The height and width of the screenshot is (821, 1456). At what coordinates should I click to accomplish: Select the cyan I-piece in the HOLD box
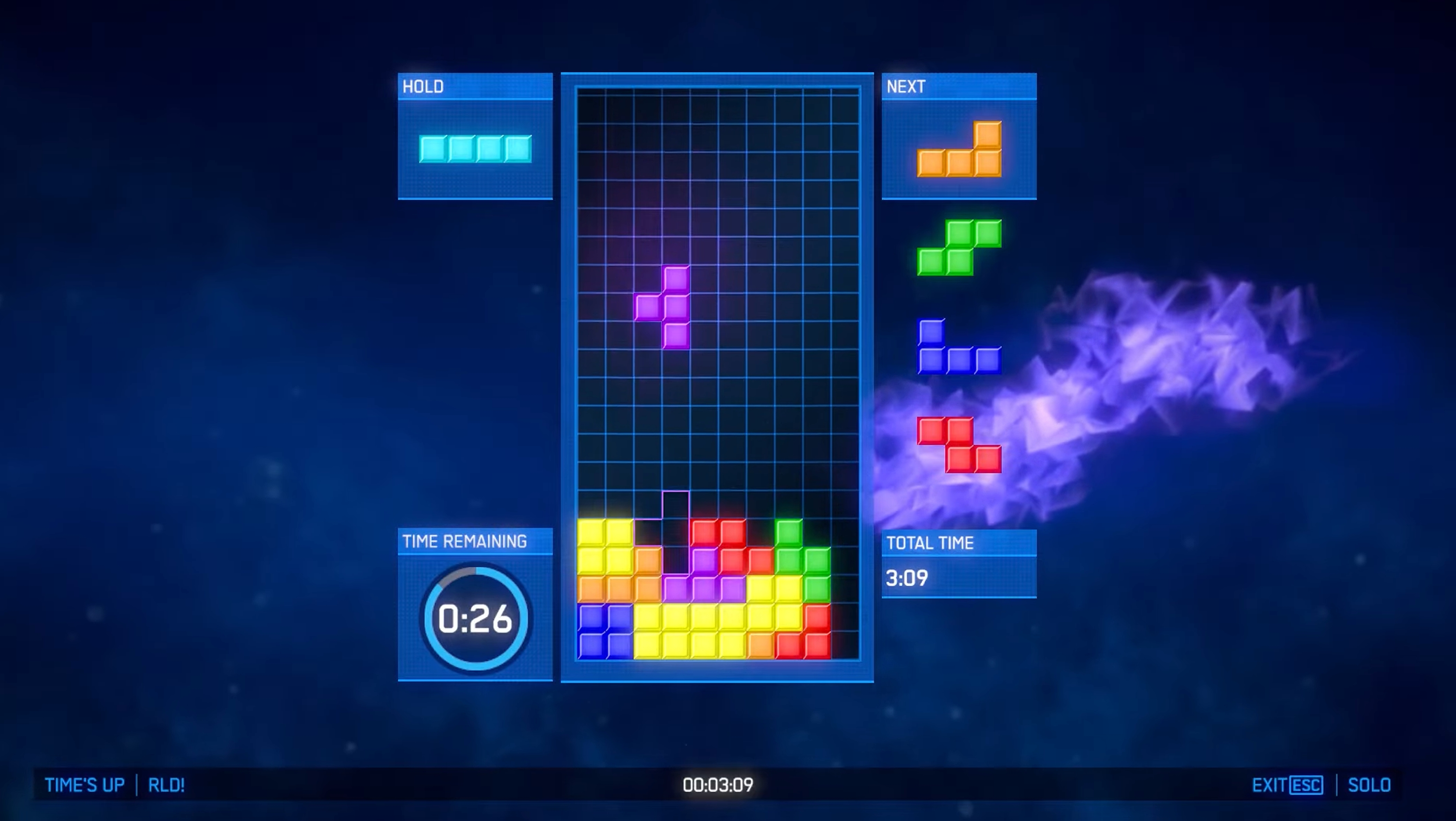click(x=475, y=149)
